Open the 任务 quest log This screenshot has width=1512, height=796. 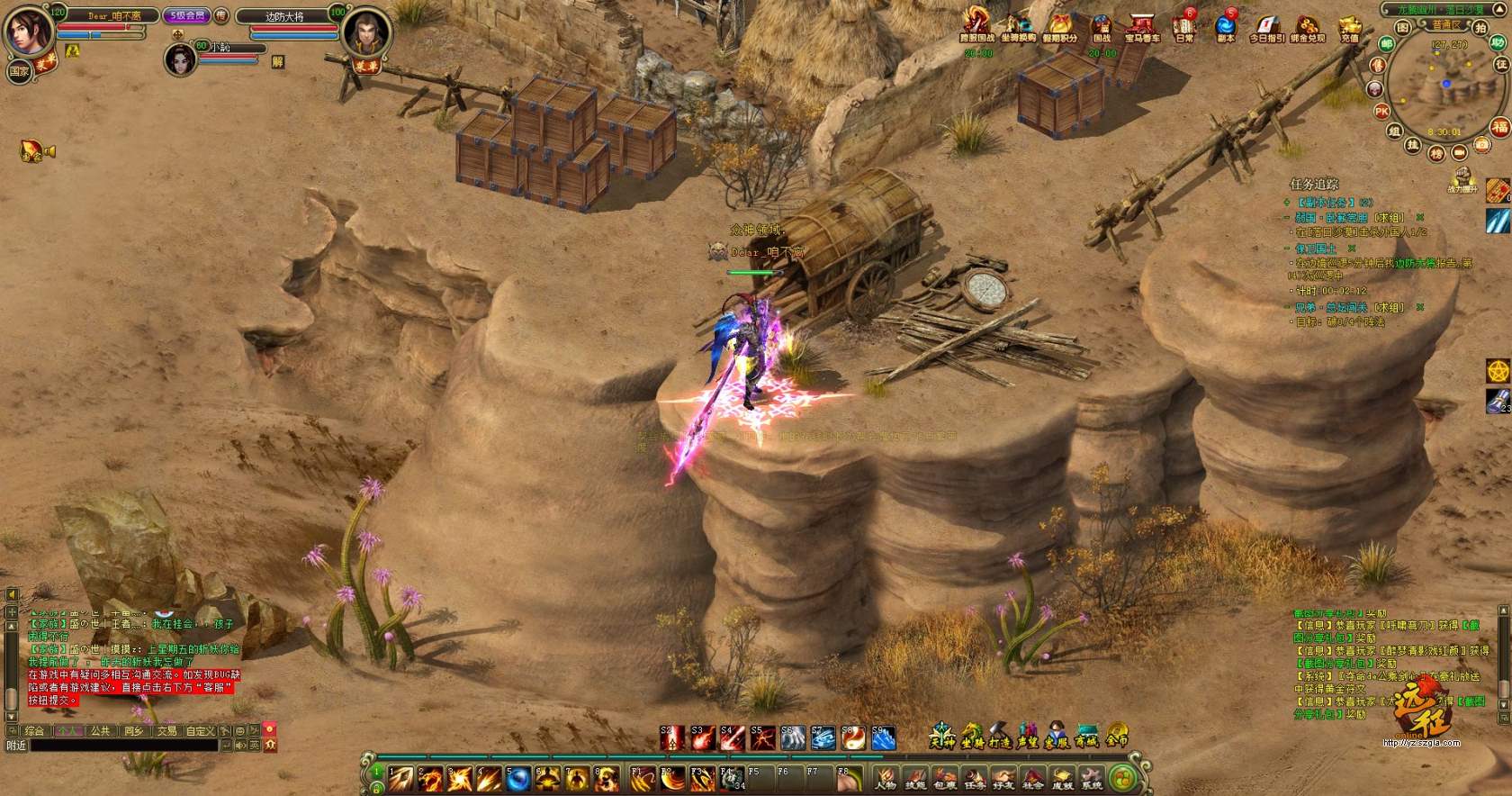point(975,779)
